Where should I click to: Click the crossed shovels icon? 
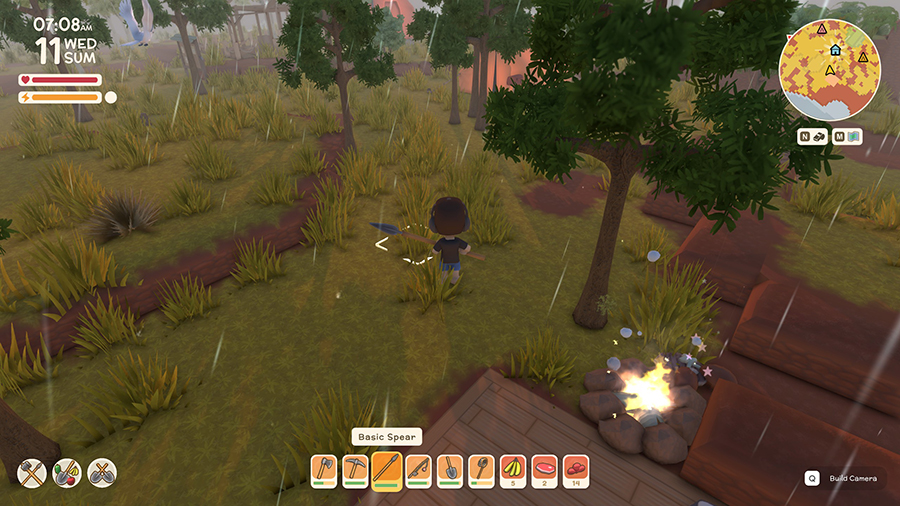102,472
